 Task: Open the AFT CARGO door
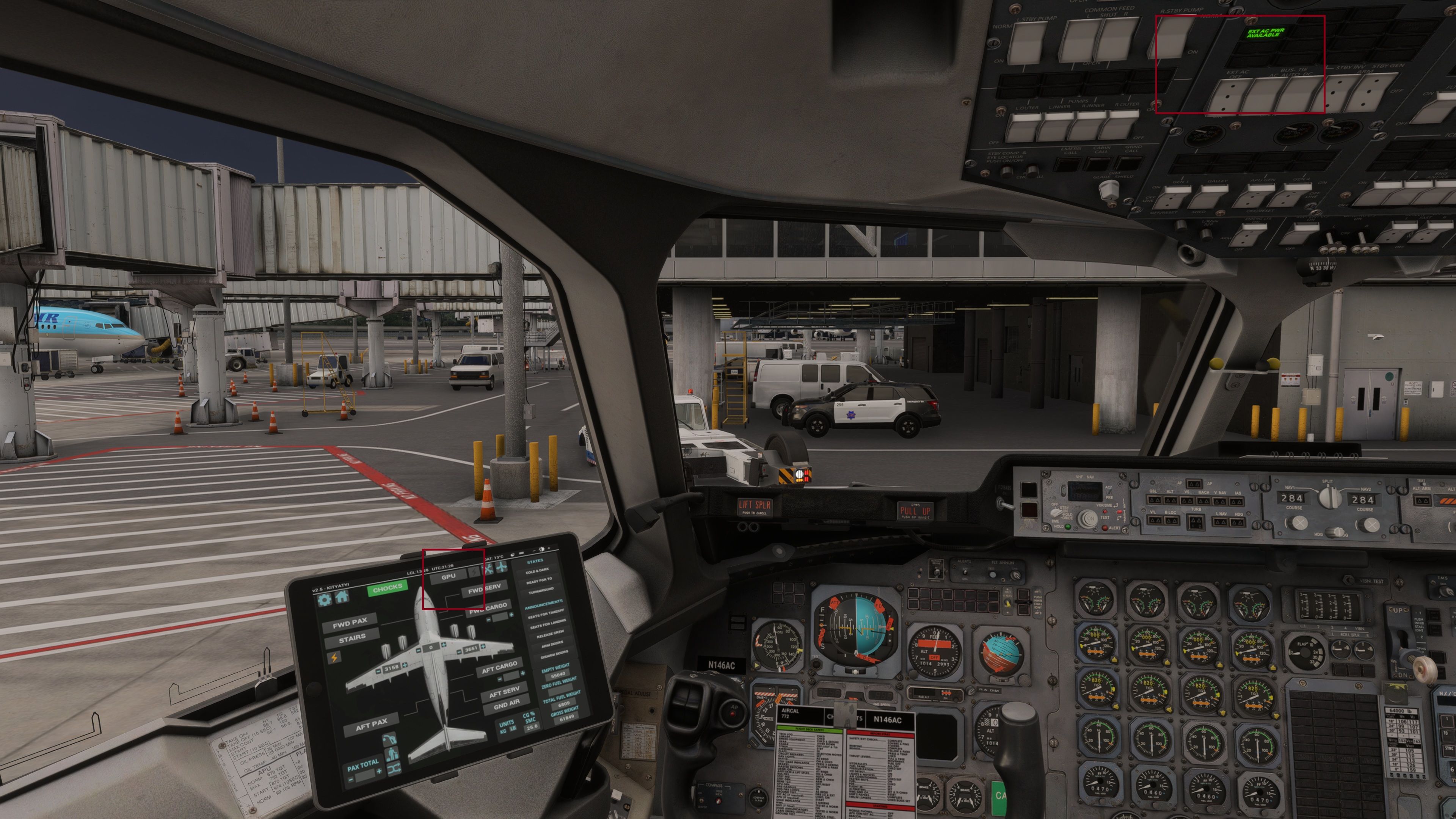click(x=499, y=667)
